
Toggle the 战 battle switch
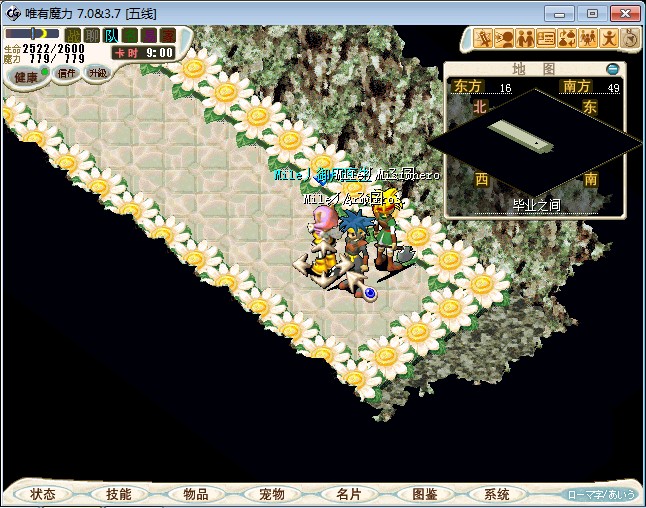73,36
